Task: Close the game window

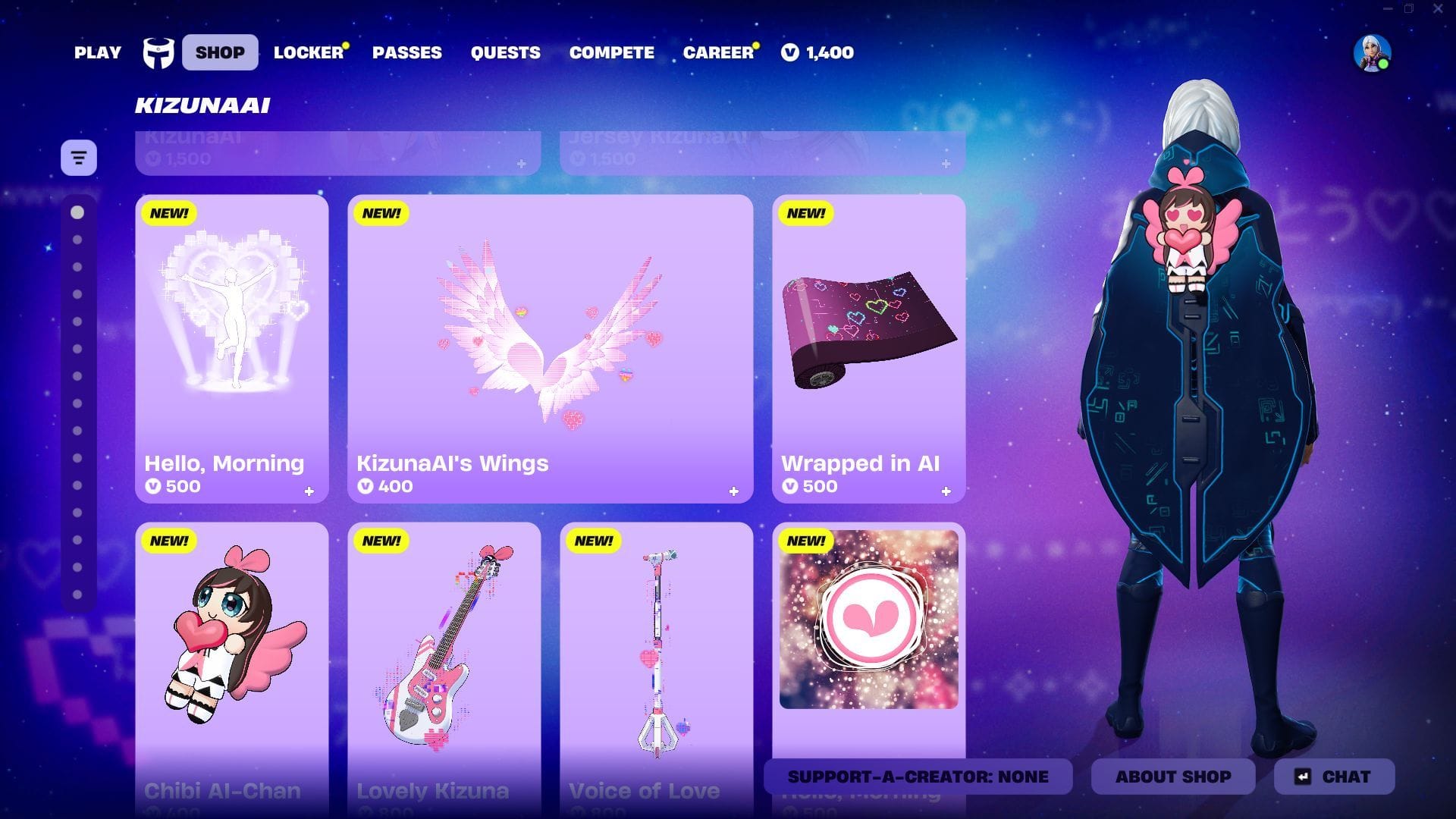Action: point(1438,9)
